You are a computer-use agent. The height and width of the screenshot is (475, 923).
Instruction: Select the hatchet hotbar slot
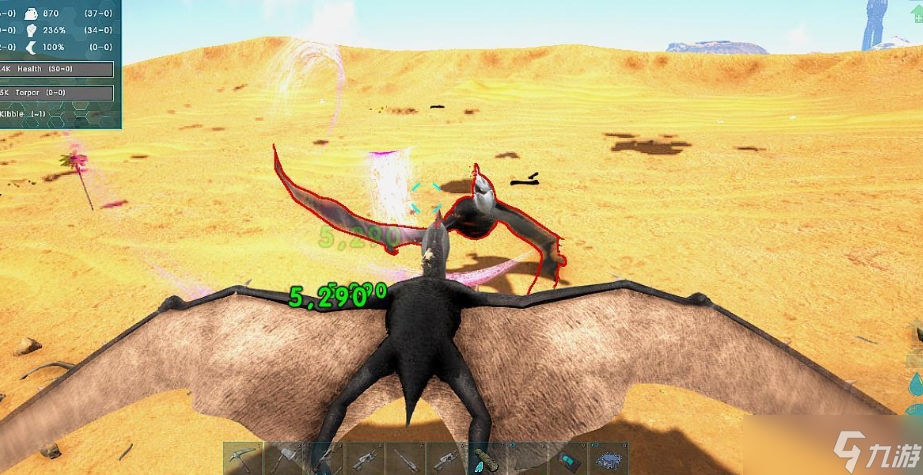[282, 459]
